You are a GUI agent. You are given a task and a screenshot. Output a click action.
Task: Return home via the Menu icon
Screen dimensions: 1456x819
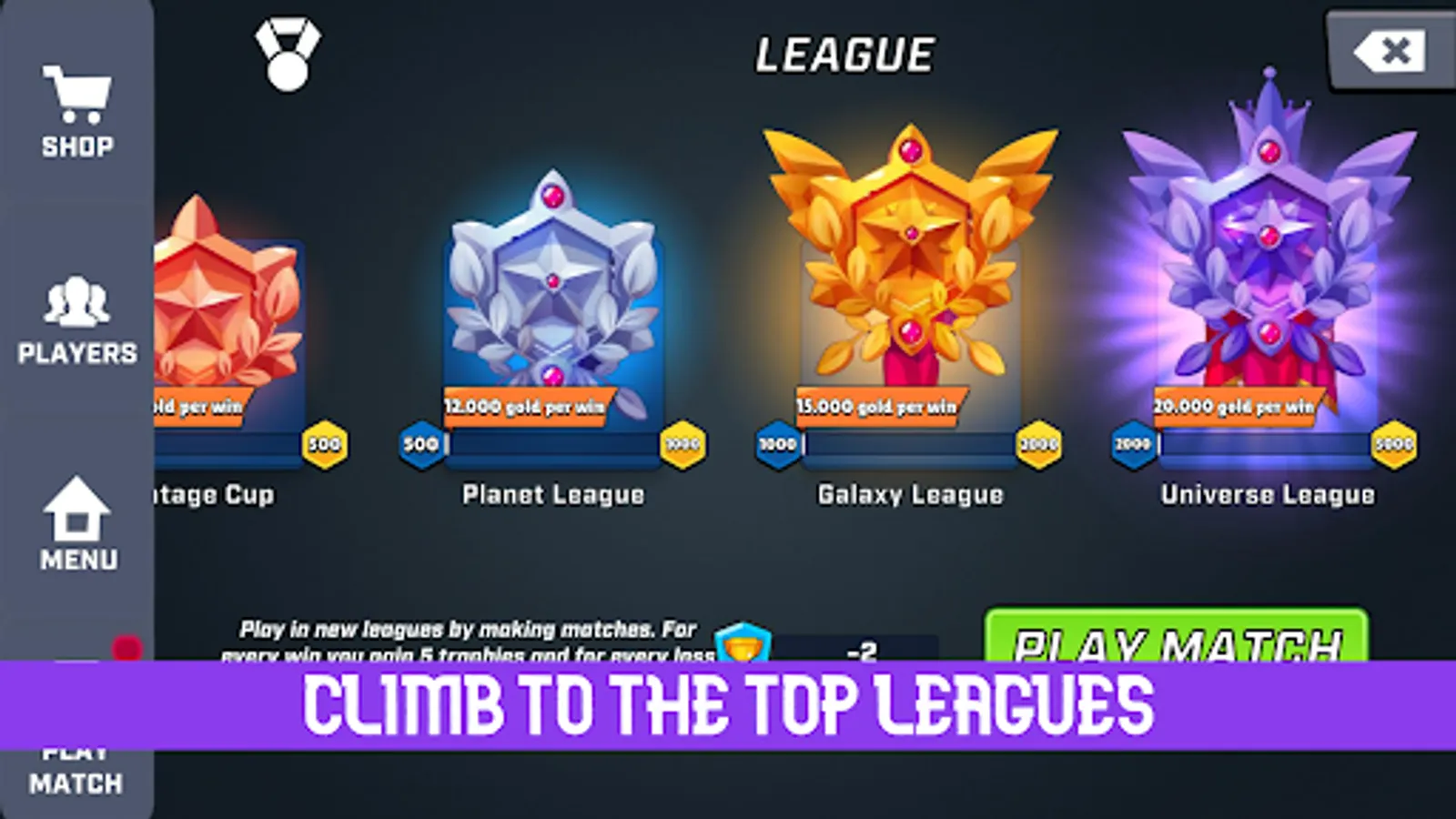76,519
